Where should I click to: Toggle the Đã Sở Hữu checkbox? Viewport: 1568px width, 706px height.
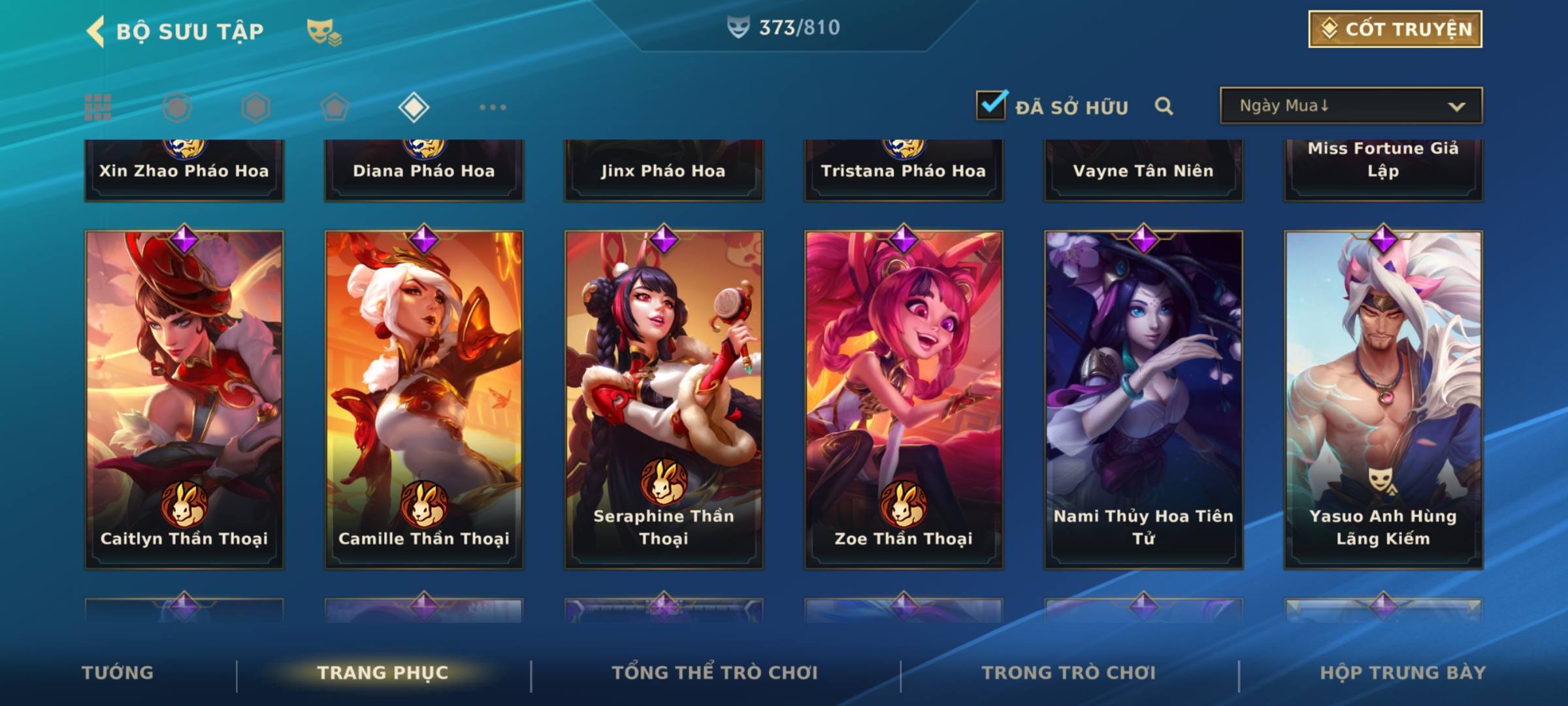(991, 105)
